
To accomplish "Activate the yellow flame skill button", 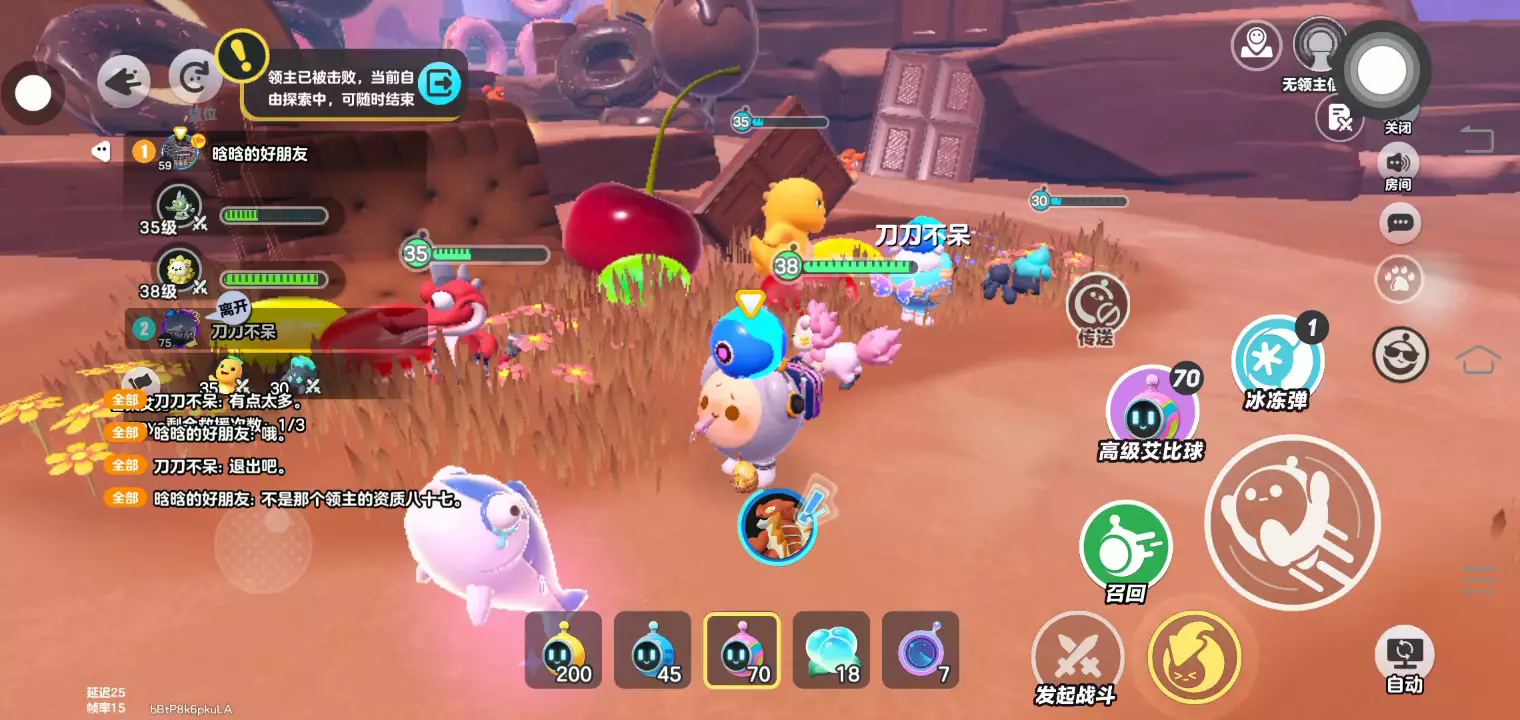I will pyautogui.click(x=1194, y=657).
